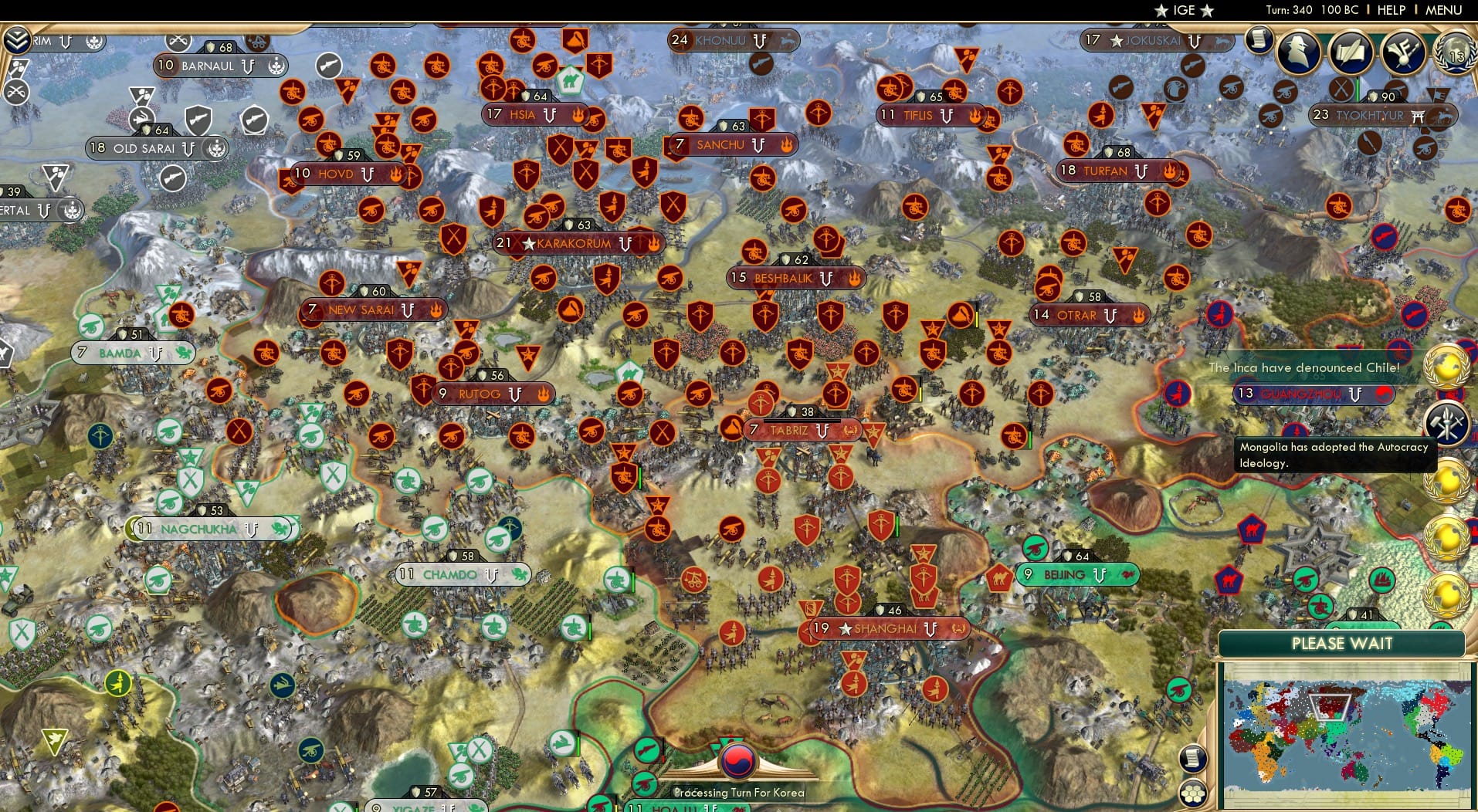The width and height of the screenshot is (1478, 812).
Task: Toggle the IGE editor star
Action: tap(1162, 11)
